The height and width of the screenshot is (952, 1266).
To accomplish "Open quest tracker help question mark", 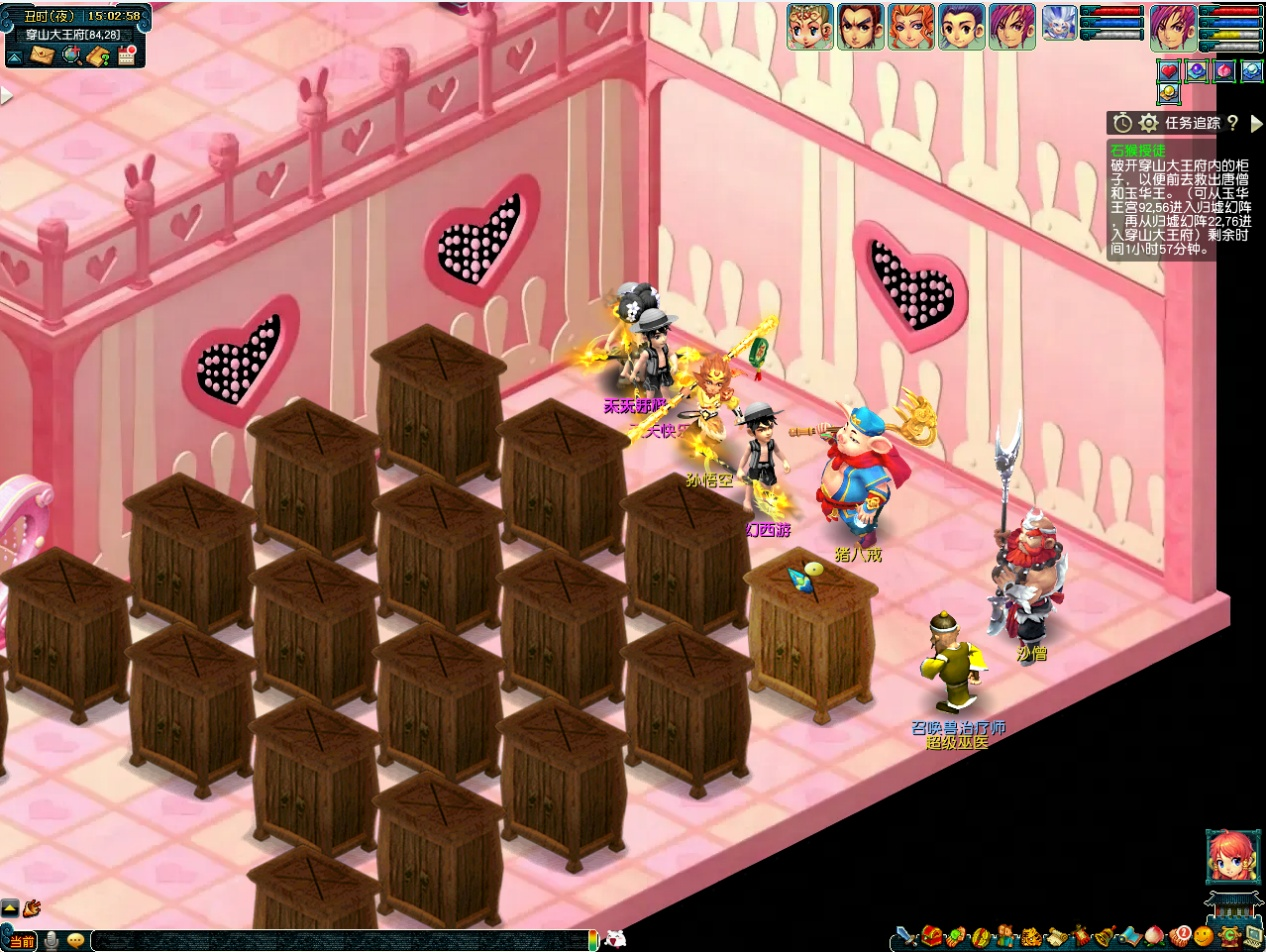I will [x=1233, y=123].
